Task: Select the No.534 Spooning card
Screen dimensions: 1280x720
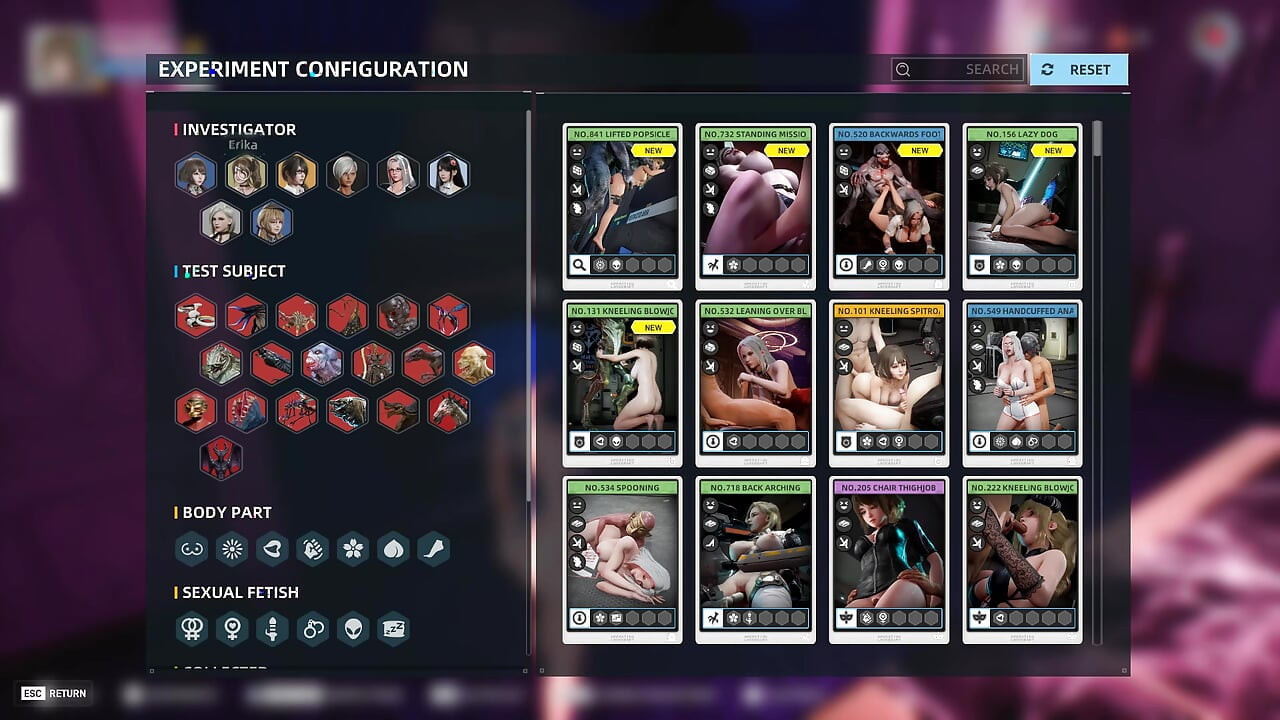Action: (x=622, y=560)
